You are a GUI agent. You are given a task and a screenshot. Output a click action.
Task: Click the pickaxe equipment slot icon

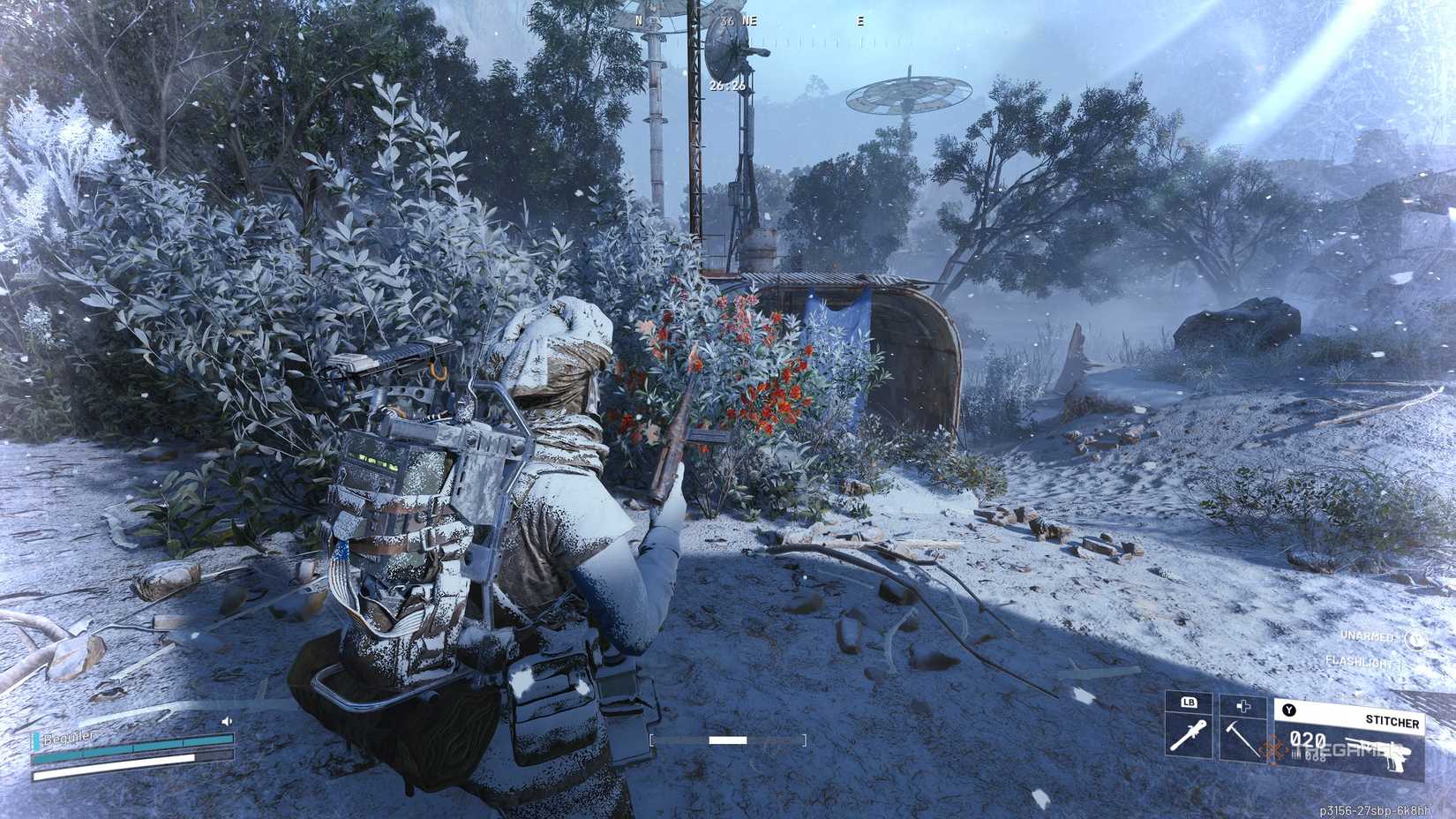click(1242, 740)
